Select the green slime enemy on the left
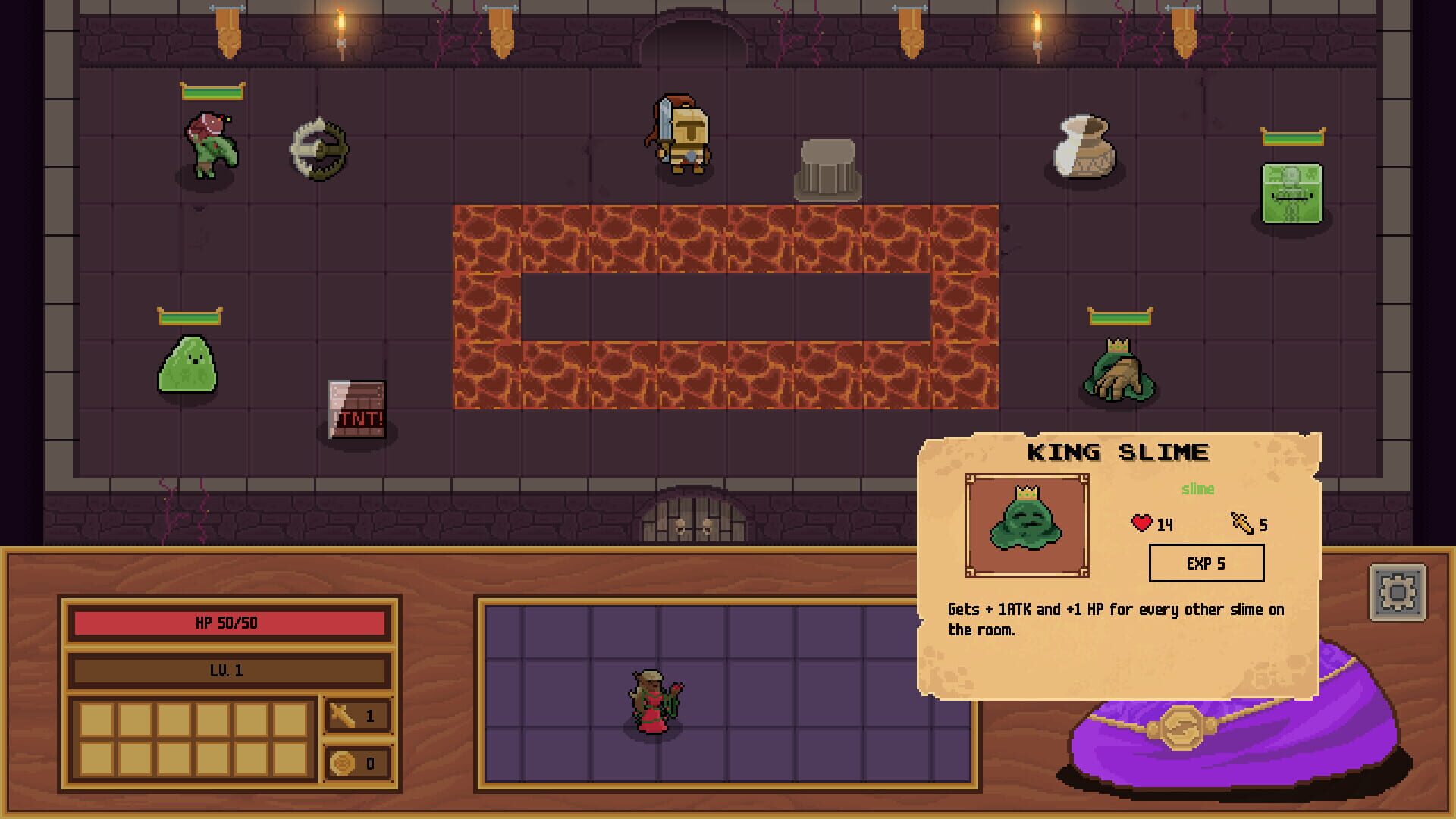The image size is (1456, 819). [x=189, y=368]
